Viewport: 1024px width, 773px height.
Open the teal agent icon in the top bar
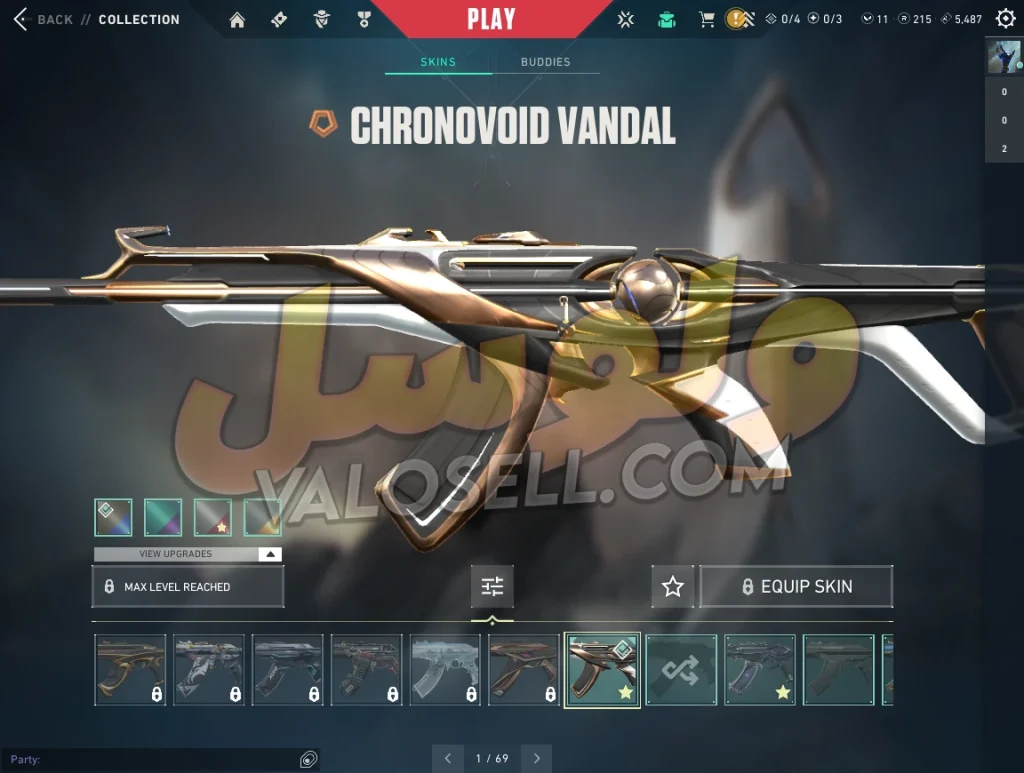[x=666, y=19]
